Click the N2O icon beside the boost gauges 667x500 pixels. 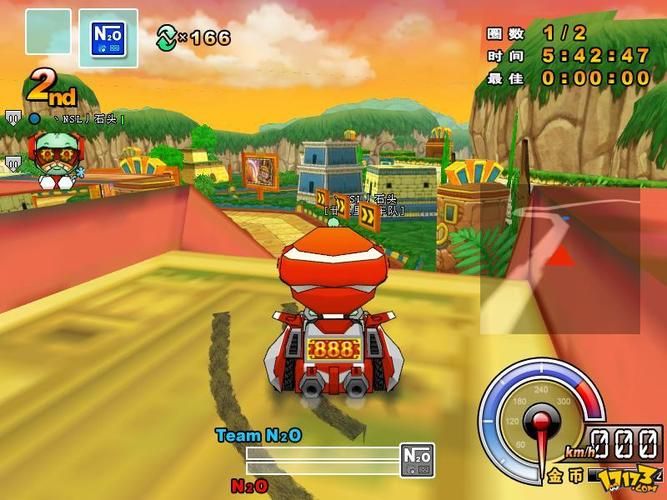tap(417, 459)
